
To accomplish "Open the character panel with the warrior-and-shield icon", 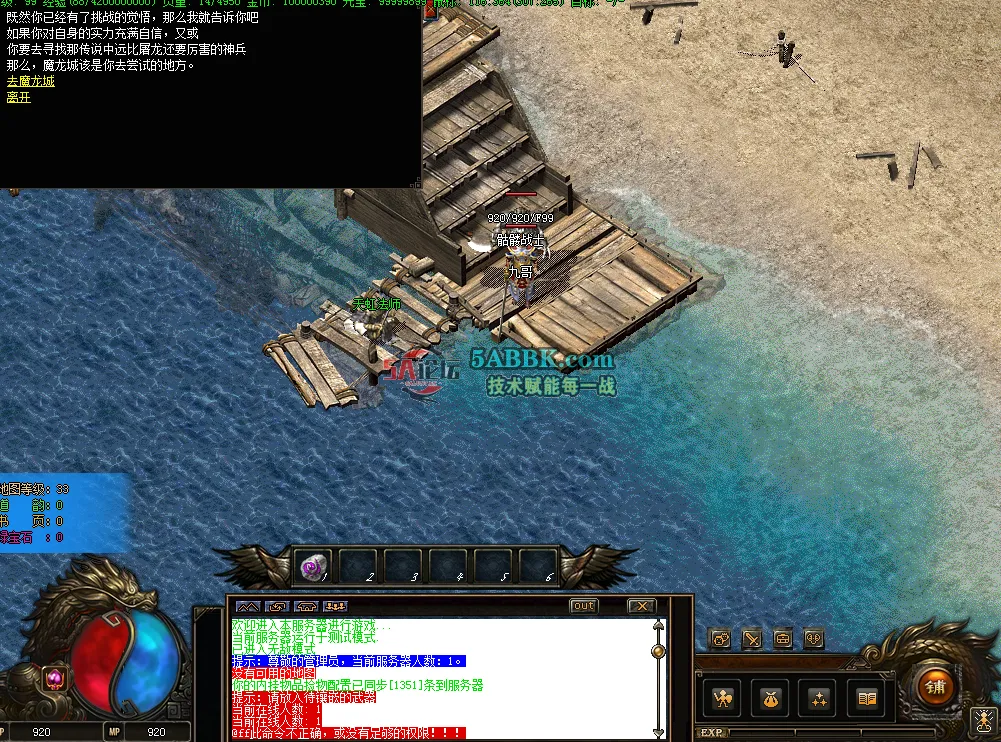I will pyautogui.click(x=723, y=698).
